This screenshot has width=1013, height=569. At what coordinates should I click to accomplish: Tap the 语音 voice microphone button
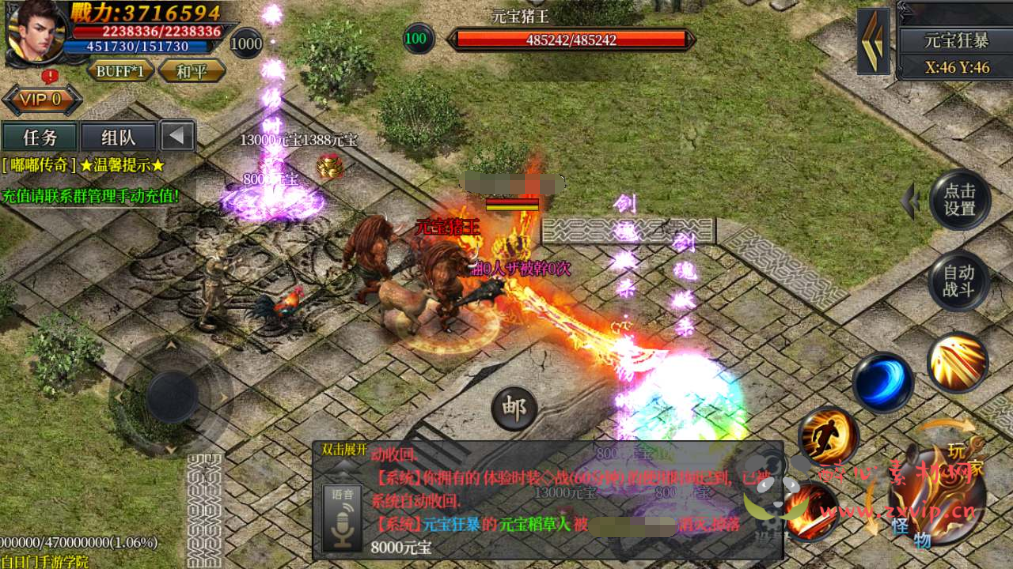pos(342,514)
